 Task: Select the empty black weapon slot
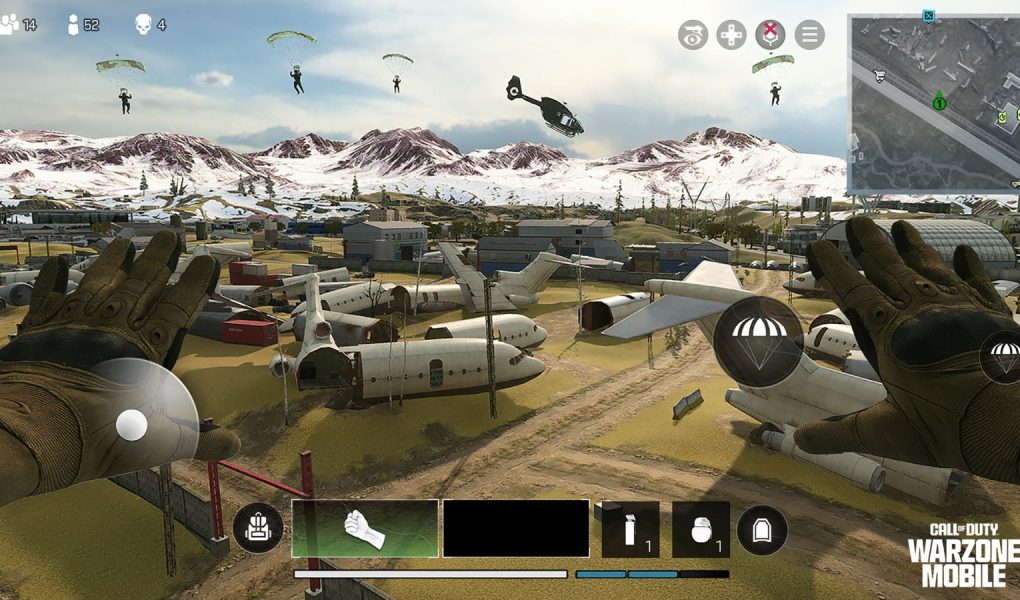(516, 528)
